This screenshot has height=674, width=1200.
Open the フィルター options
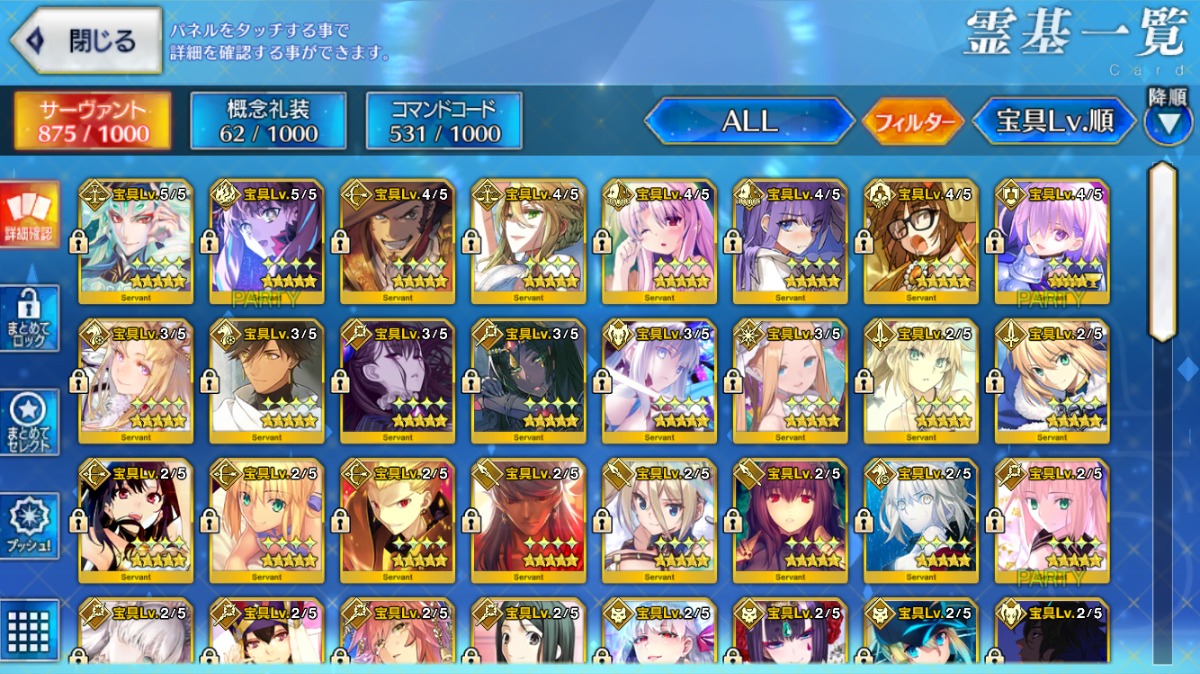point(912,123)
